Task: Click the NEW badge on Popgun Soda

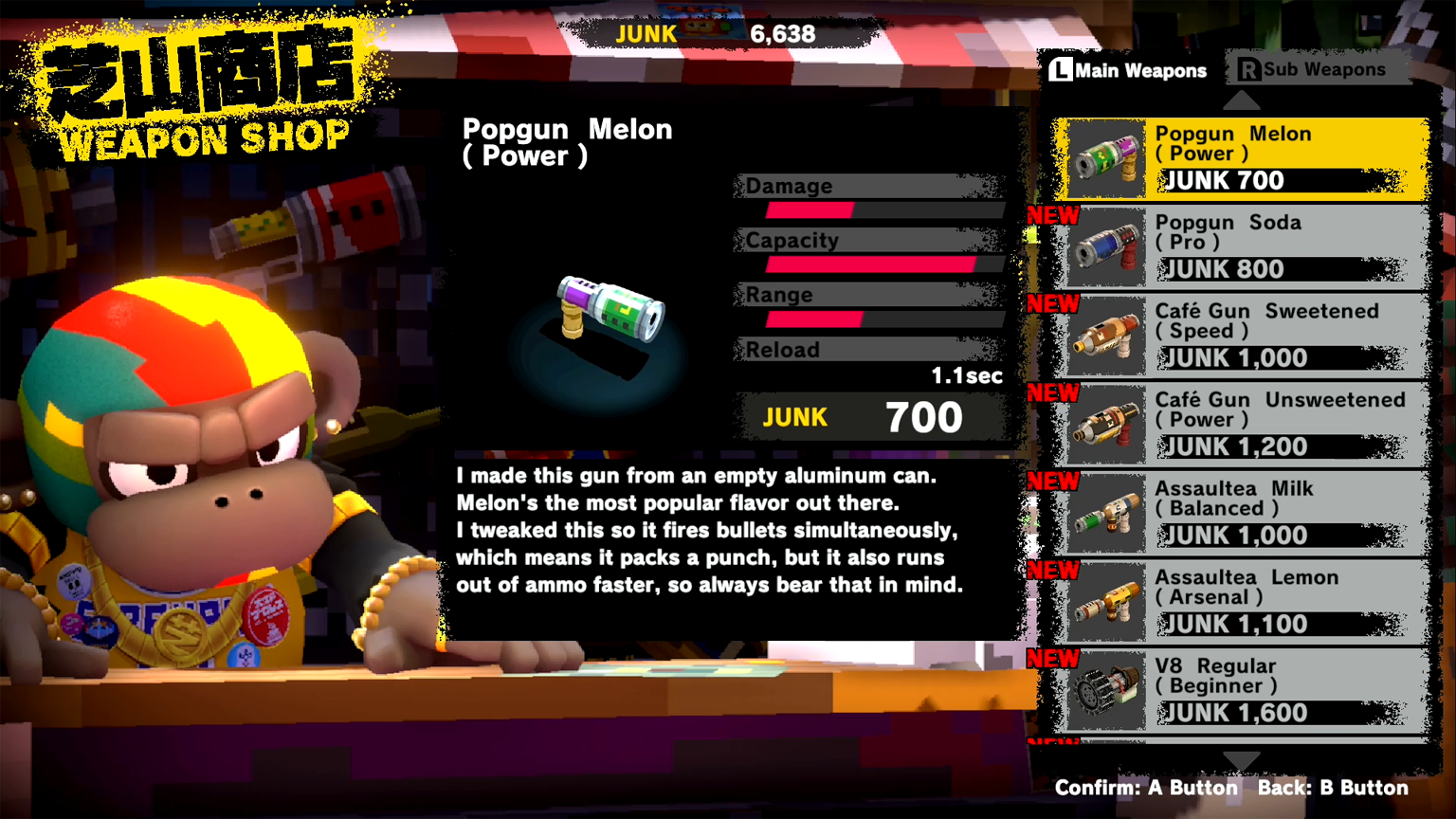Action: pyautogui.click(x=1052, y=216)
